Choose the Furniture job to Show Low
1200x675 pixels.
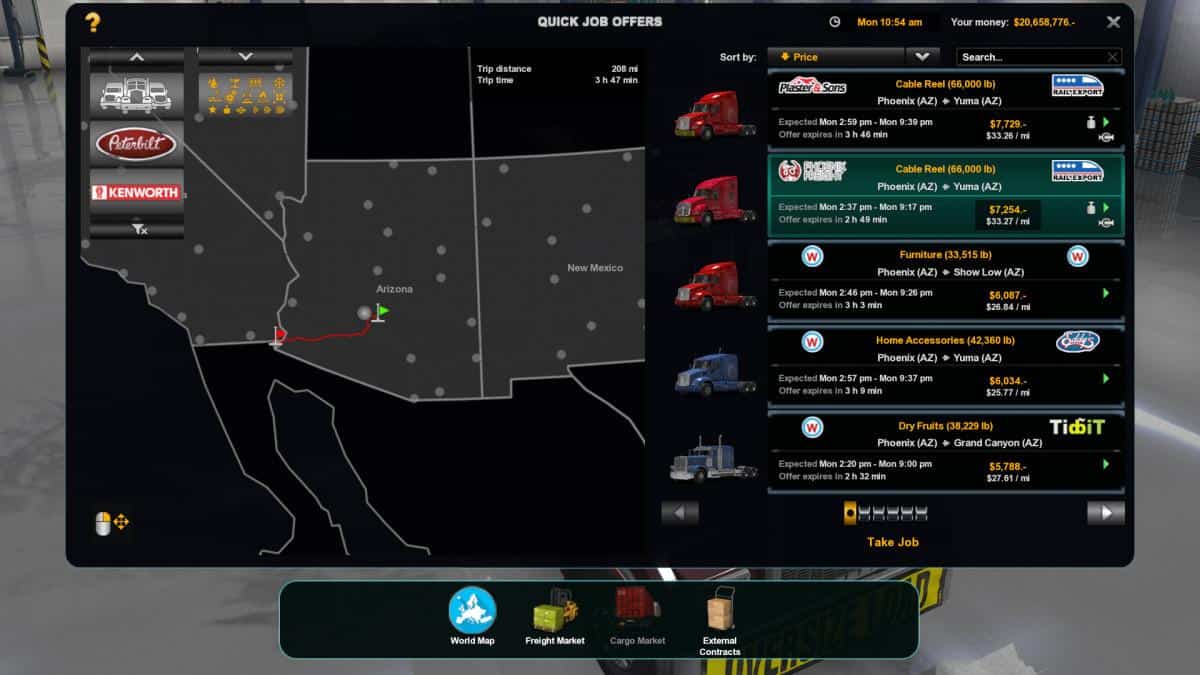point(945,281)
